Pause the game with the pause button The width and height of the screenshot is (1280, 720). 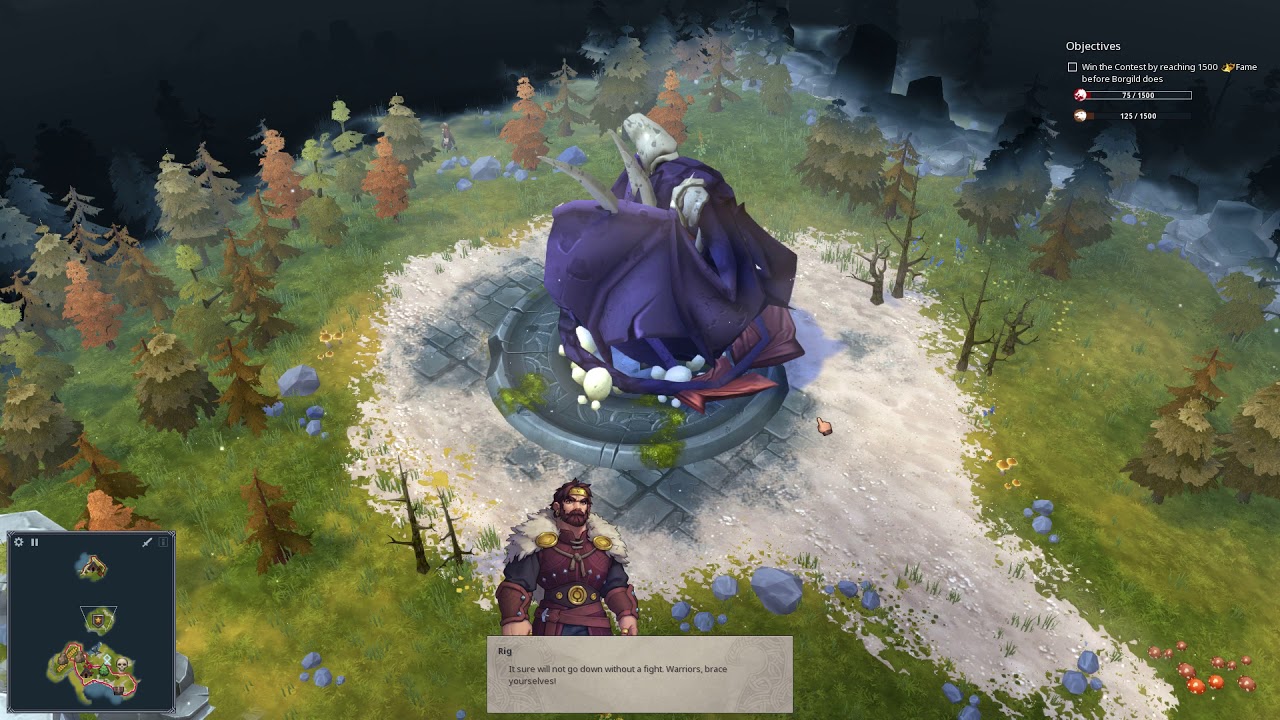(34, 542)
